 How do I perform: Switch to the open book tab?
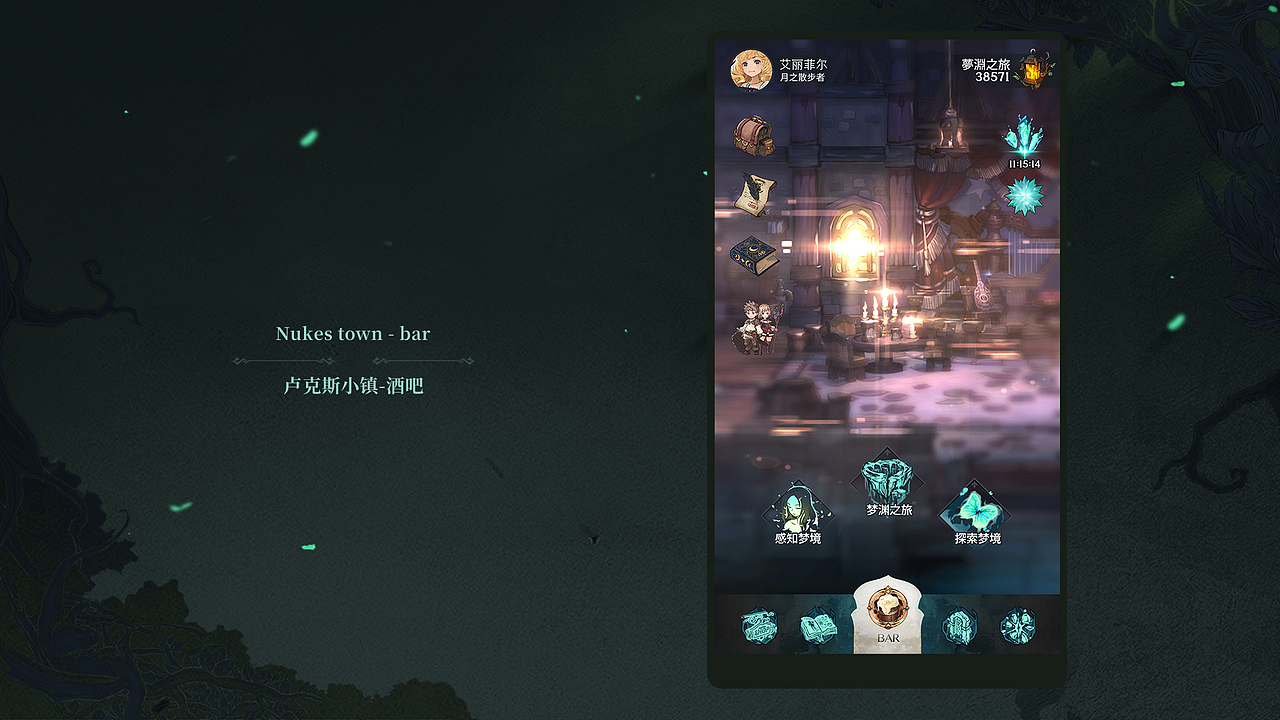818,627
